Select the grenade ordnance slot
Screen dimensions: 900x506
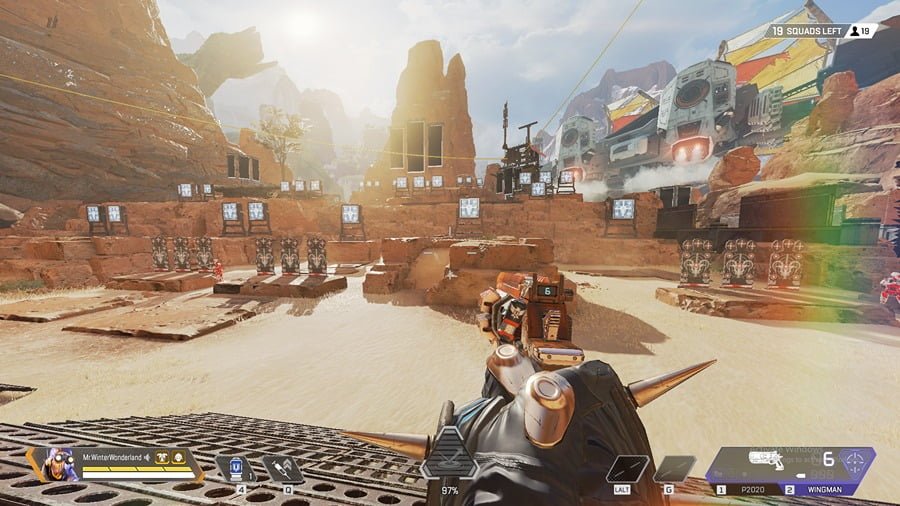coord(673,468)
